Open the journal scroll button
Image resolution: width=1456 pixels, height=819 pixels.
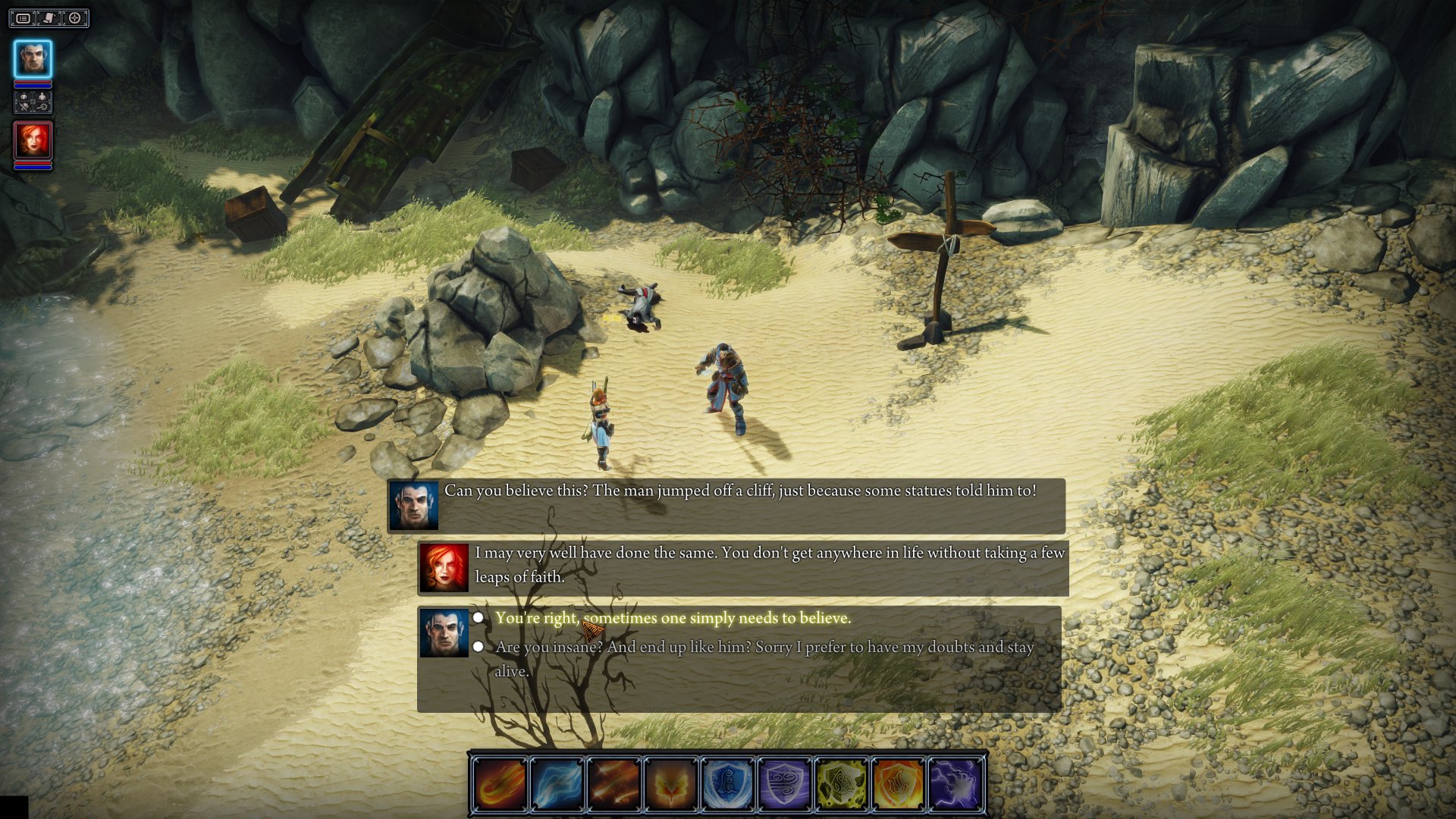pyautogui.click(x=49, y=18)
